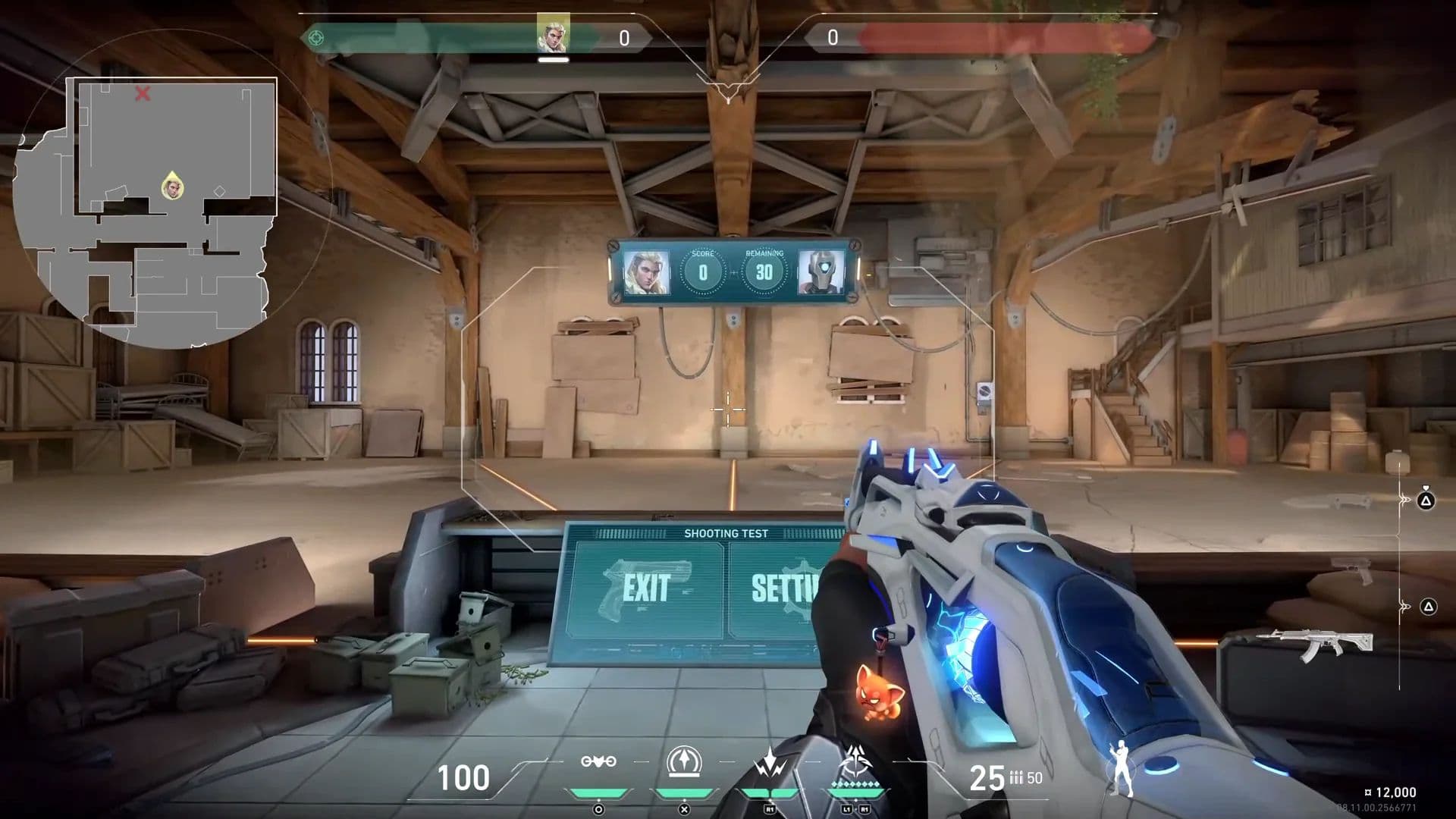Select the rifle in the weapon list
This screenshot has height=819, width=1456.
(x=1314, y=643)
